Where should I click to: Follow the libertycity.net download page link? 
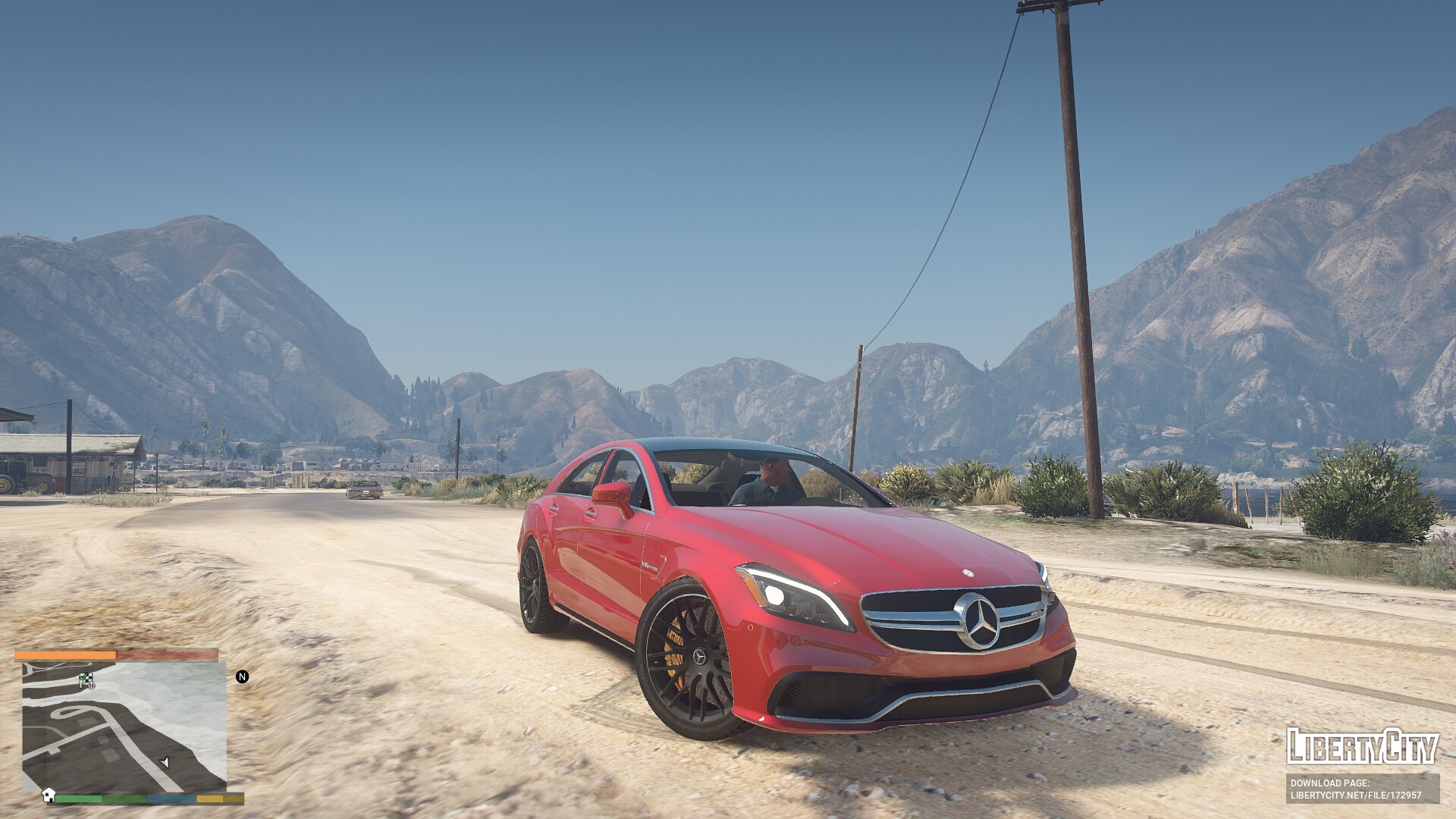click(x=1355, y=795)
